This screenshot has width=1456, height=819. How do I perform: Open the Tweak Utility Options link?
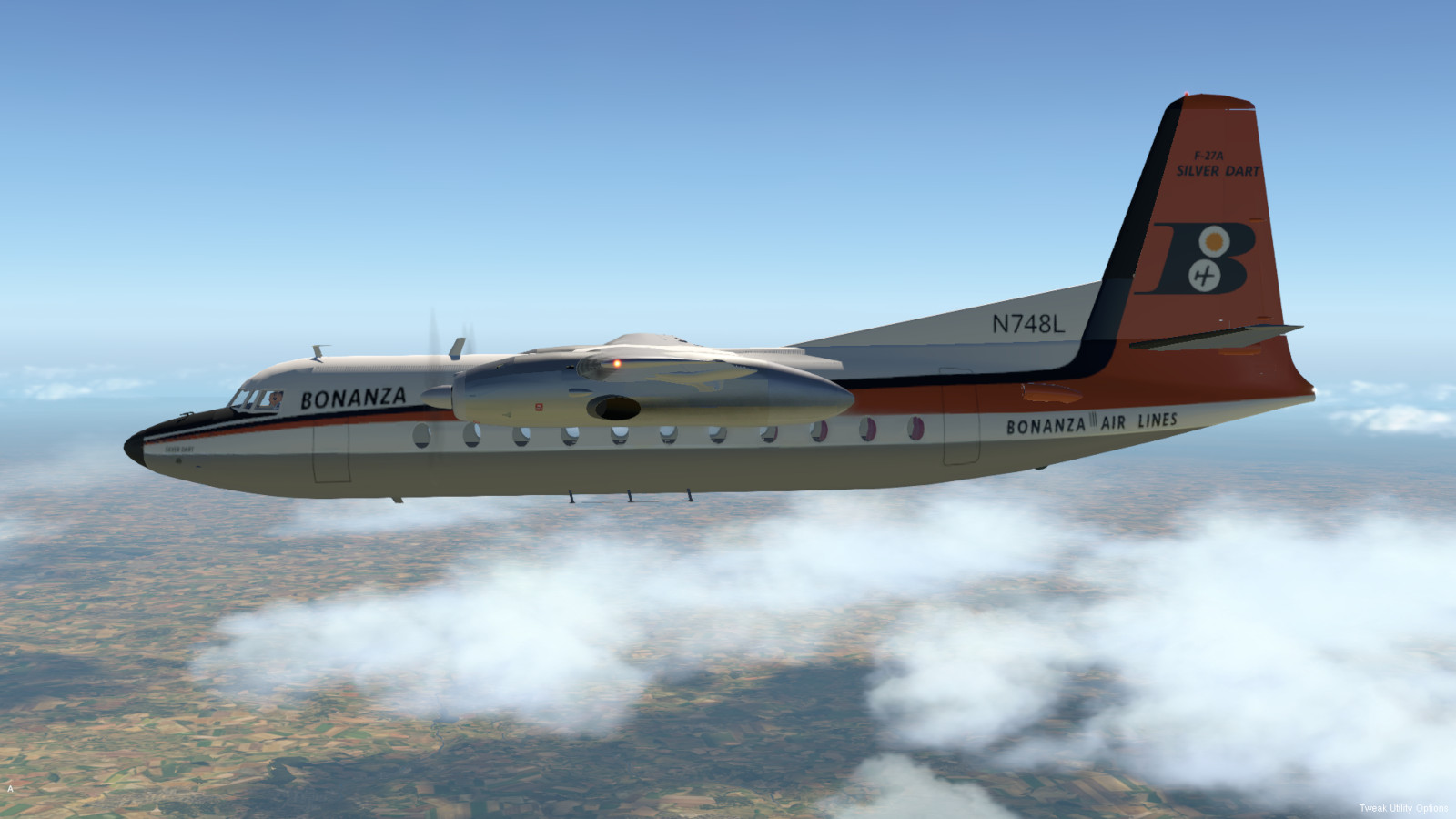[x=1402, y=808]
